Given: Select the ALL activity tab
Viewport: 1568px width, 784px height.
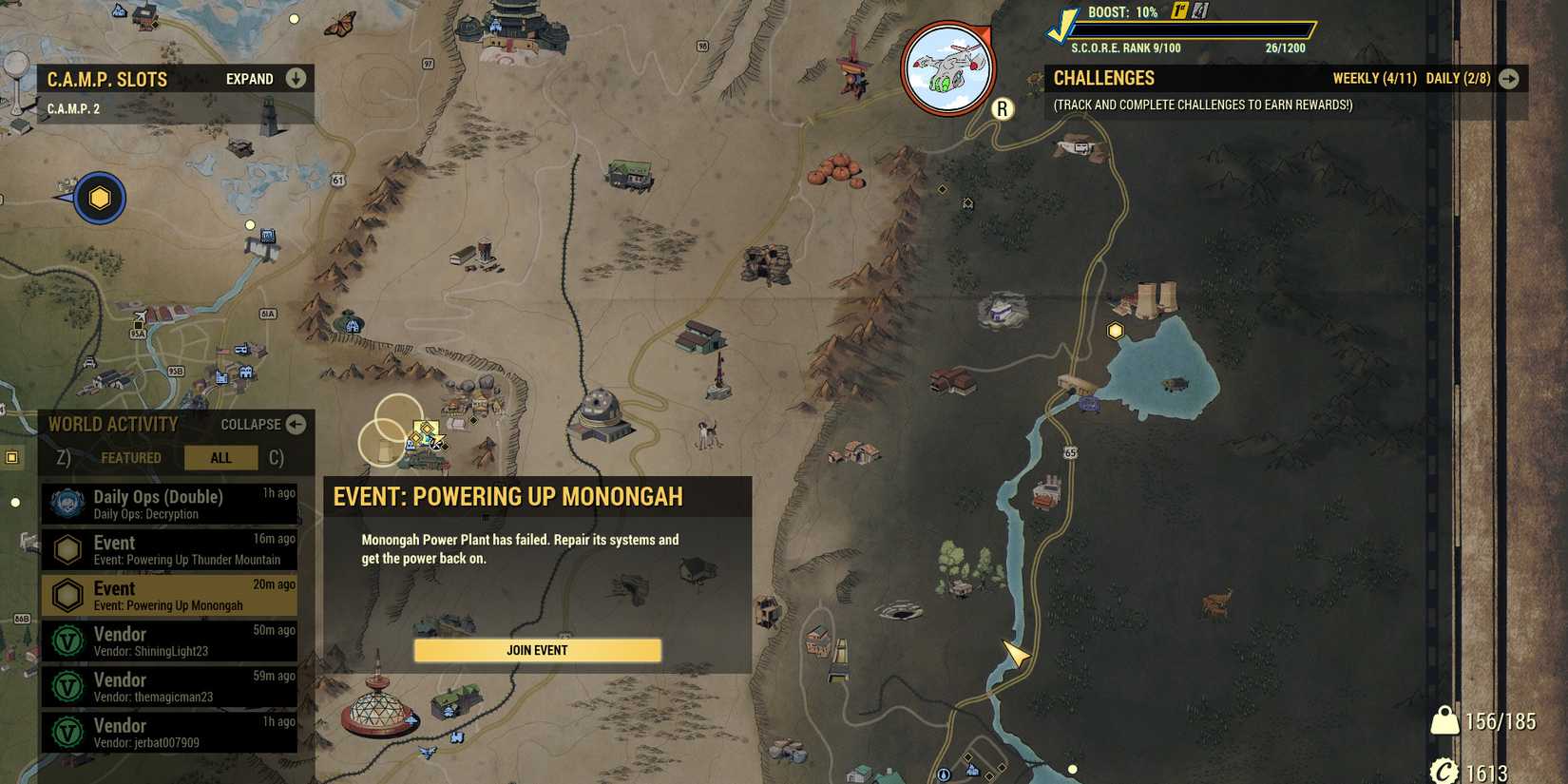Looking at the screenshot, I should (x=221, y=457).
